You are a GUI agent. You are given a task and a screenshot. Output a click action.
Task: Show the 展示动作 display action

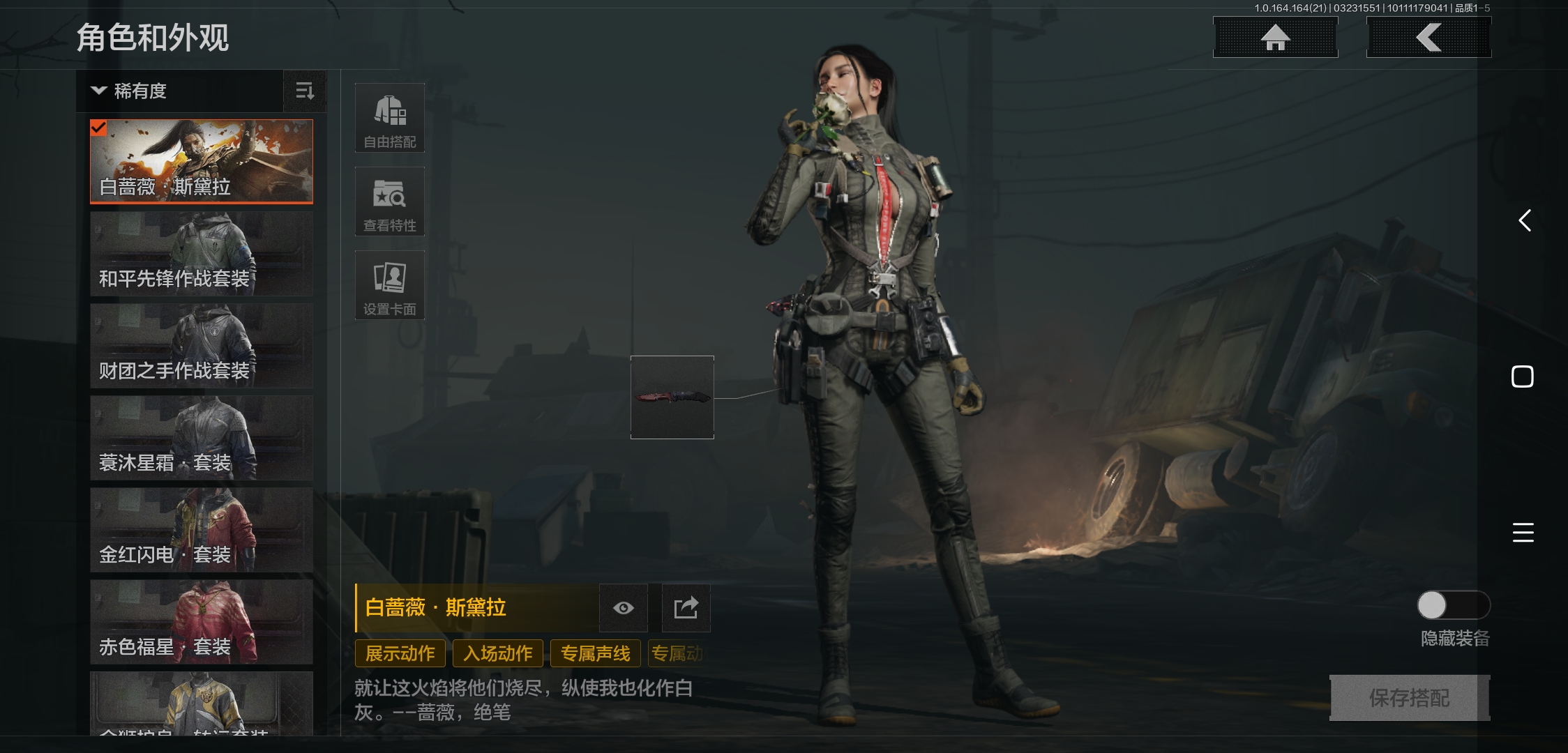point(400,653)
